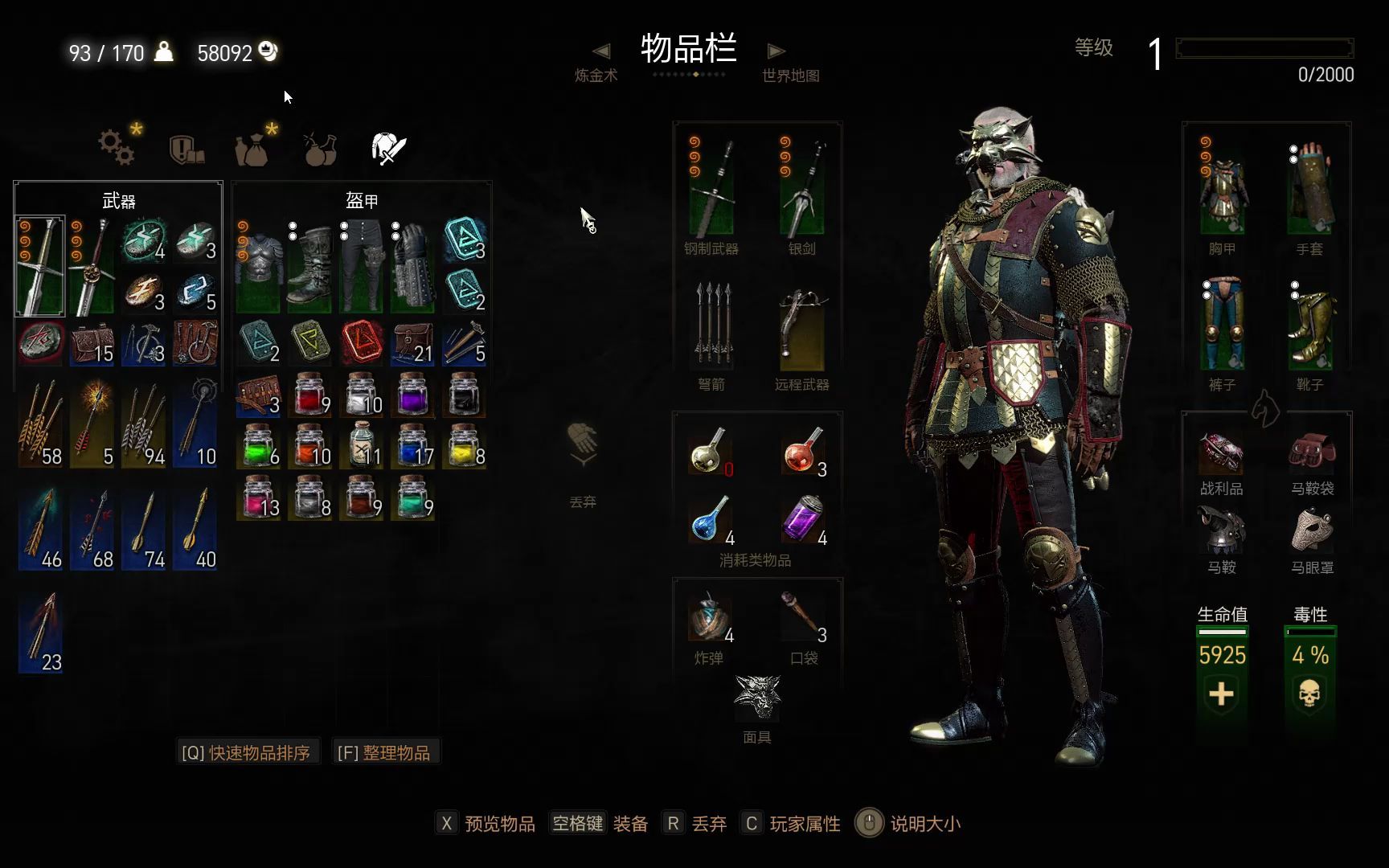Choose the equipped crossbow ranged weapon slot

801,331
